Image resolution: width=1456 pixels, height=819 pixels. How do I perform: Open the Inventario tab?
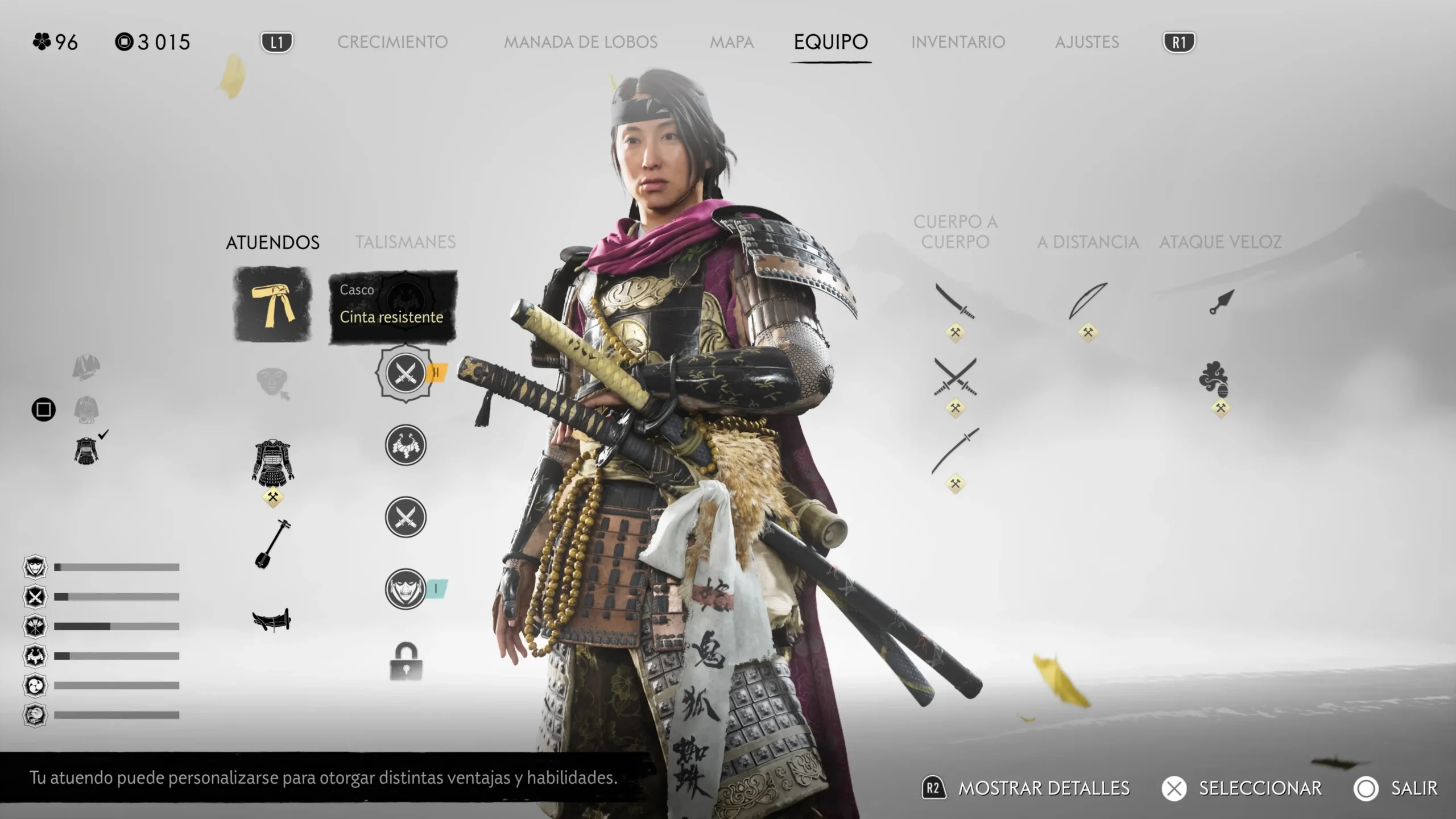[x=958, y=42]
